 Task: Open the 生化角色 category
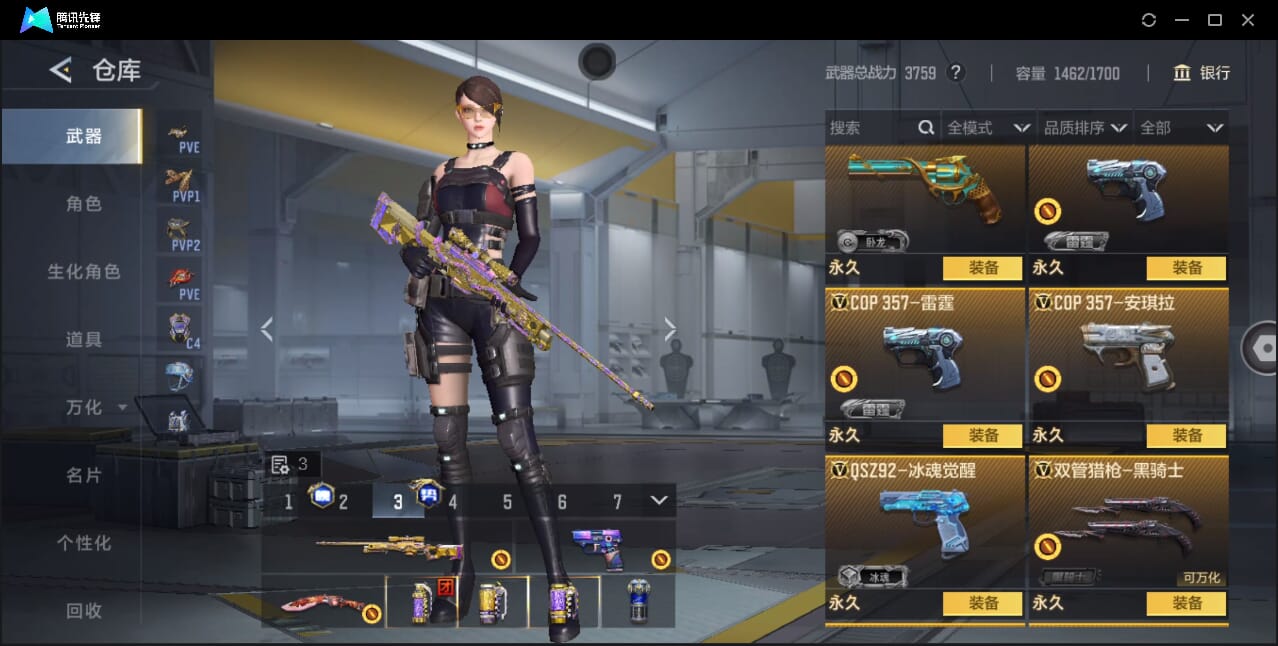(x=84, y=271)
